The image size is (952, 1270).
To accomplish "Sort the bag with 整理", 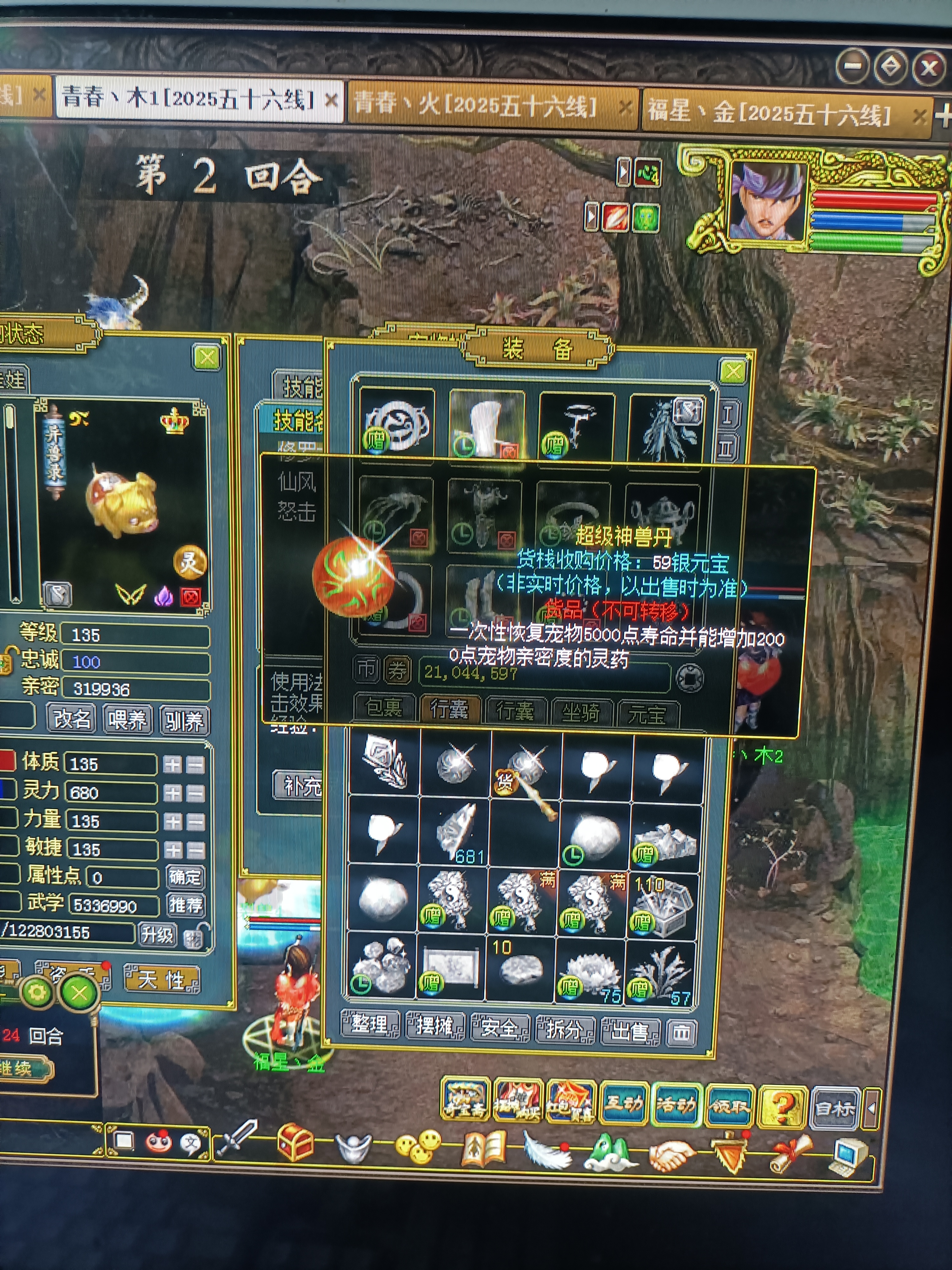I will [x=369, y=1024].
